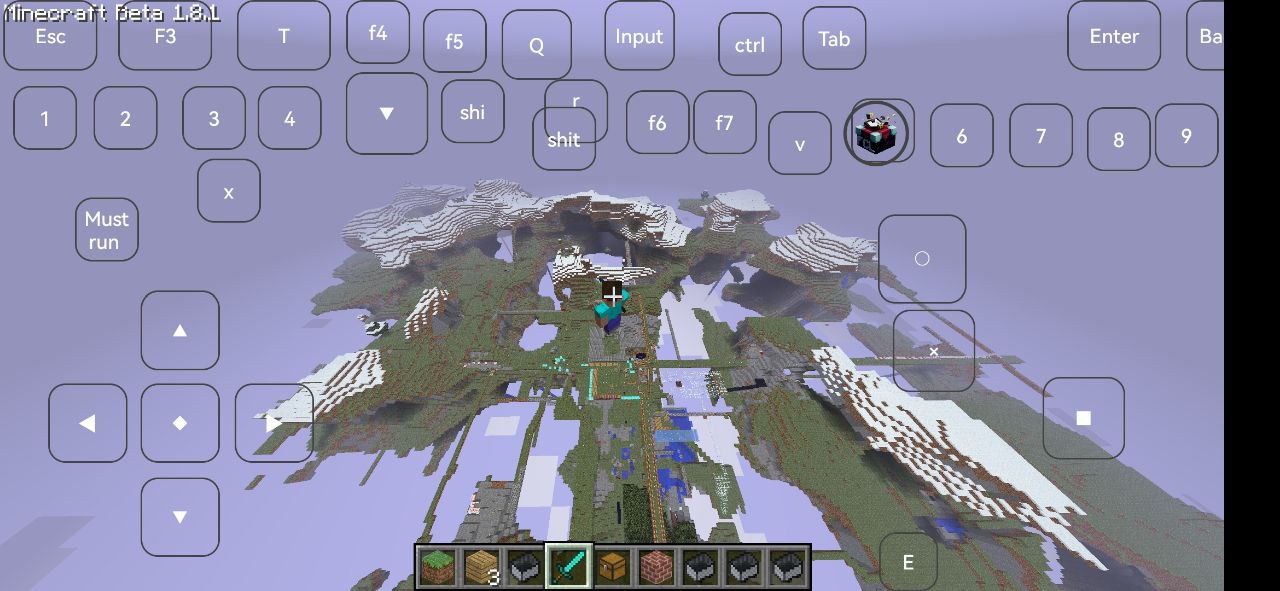Viewport: 1280px width, 591px height.
Task: Select the chest hotbar slot
Action: coord(613,567)
